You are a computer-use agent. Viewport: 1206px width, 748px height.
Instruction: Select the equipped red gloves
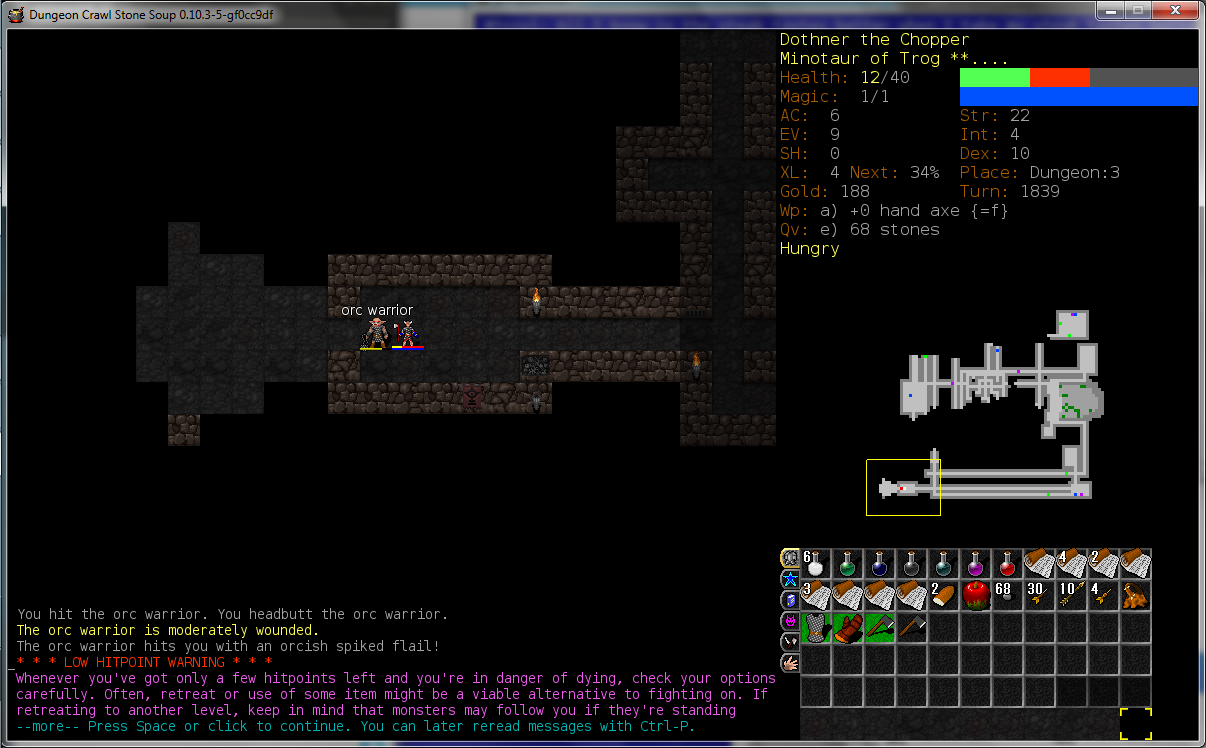pos(848,628)
